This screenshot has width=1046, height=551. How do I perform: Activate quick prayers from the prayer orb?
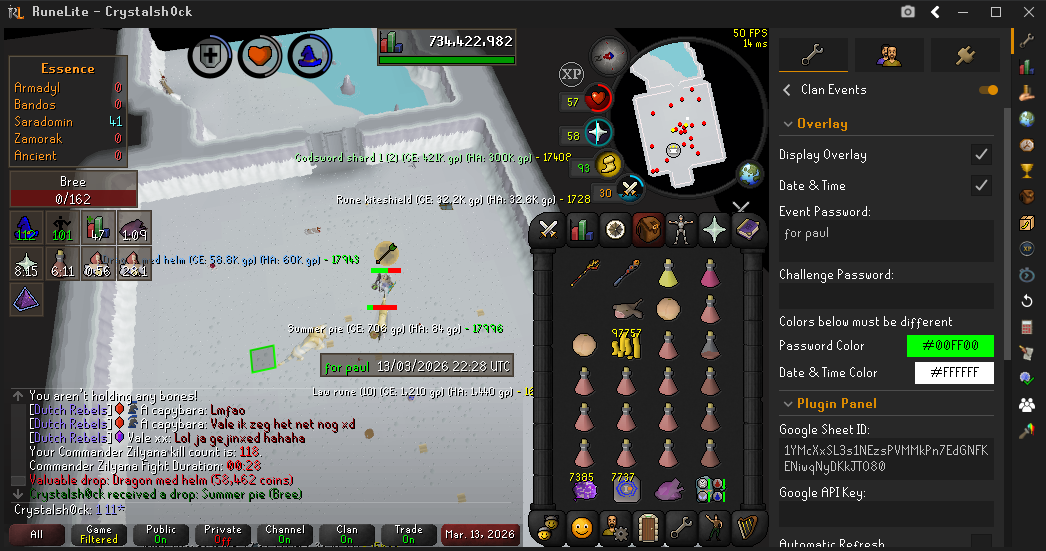(598, 133)
